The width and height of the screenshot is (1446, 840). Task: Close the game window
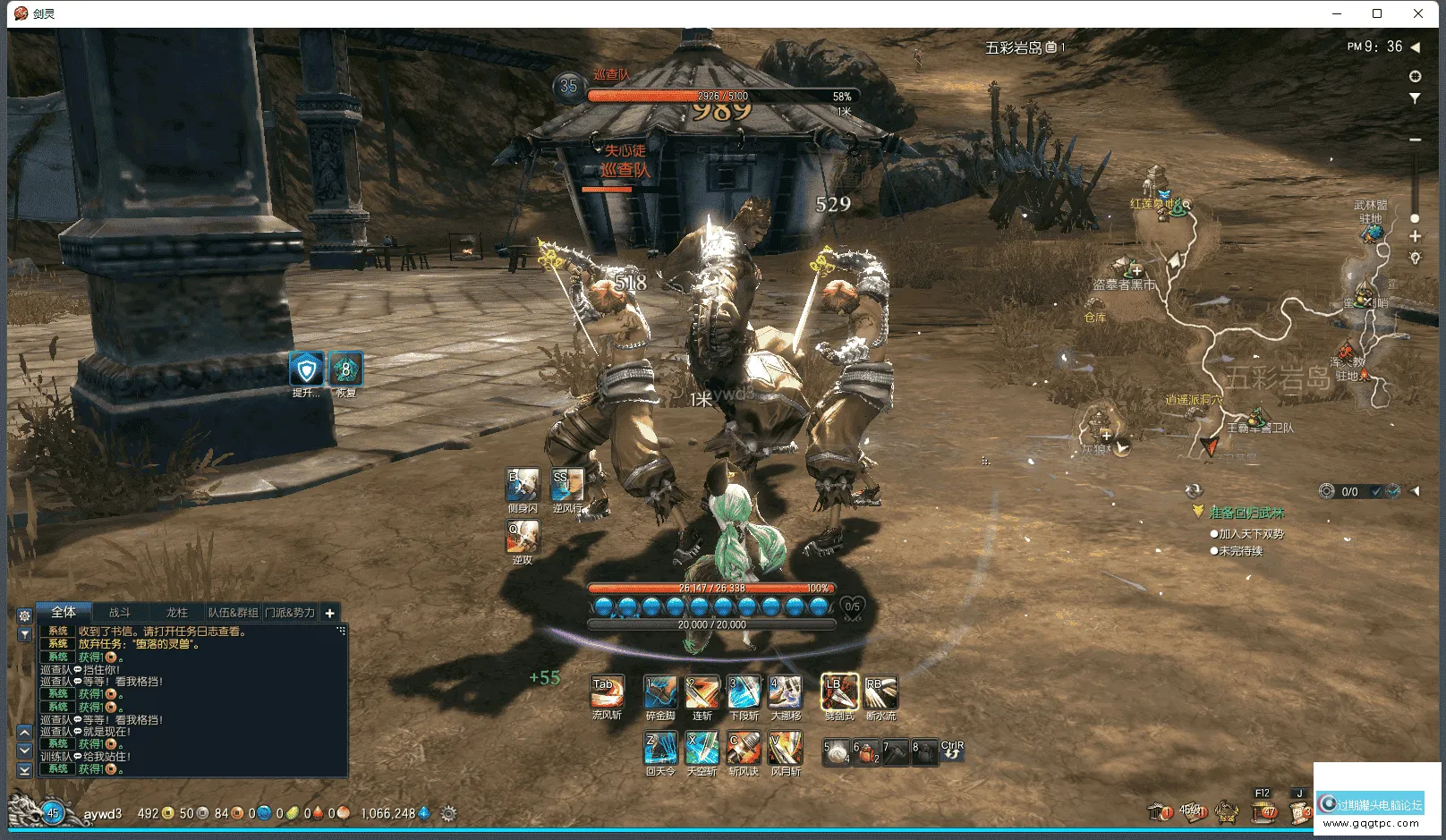tap(1418, 13)
